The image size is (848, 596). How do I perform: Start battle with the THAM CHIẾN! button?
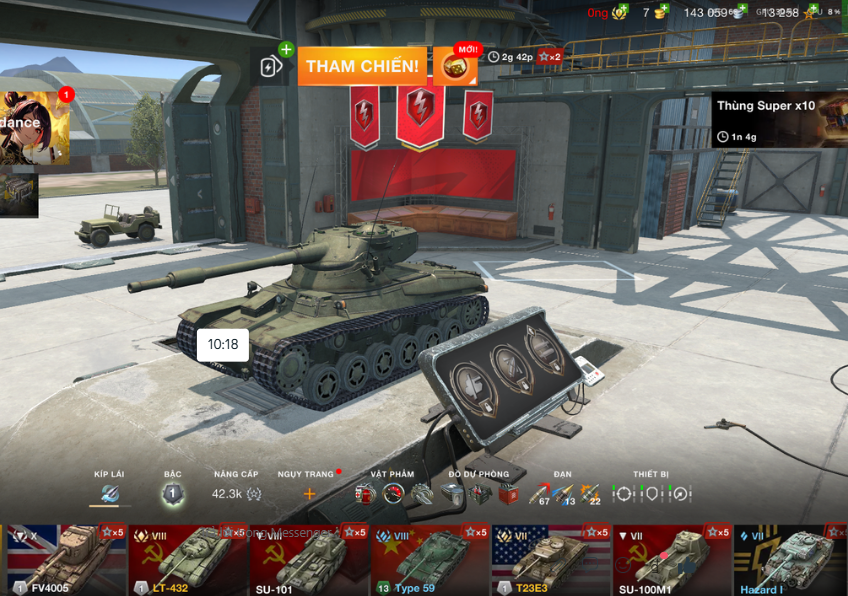point(362,66)
